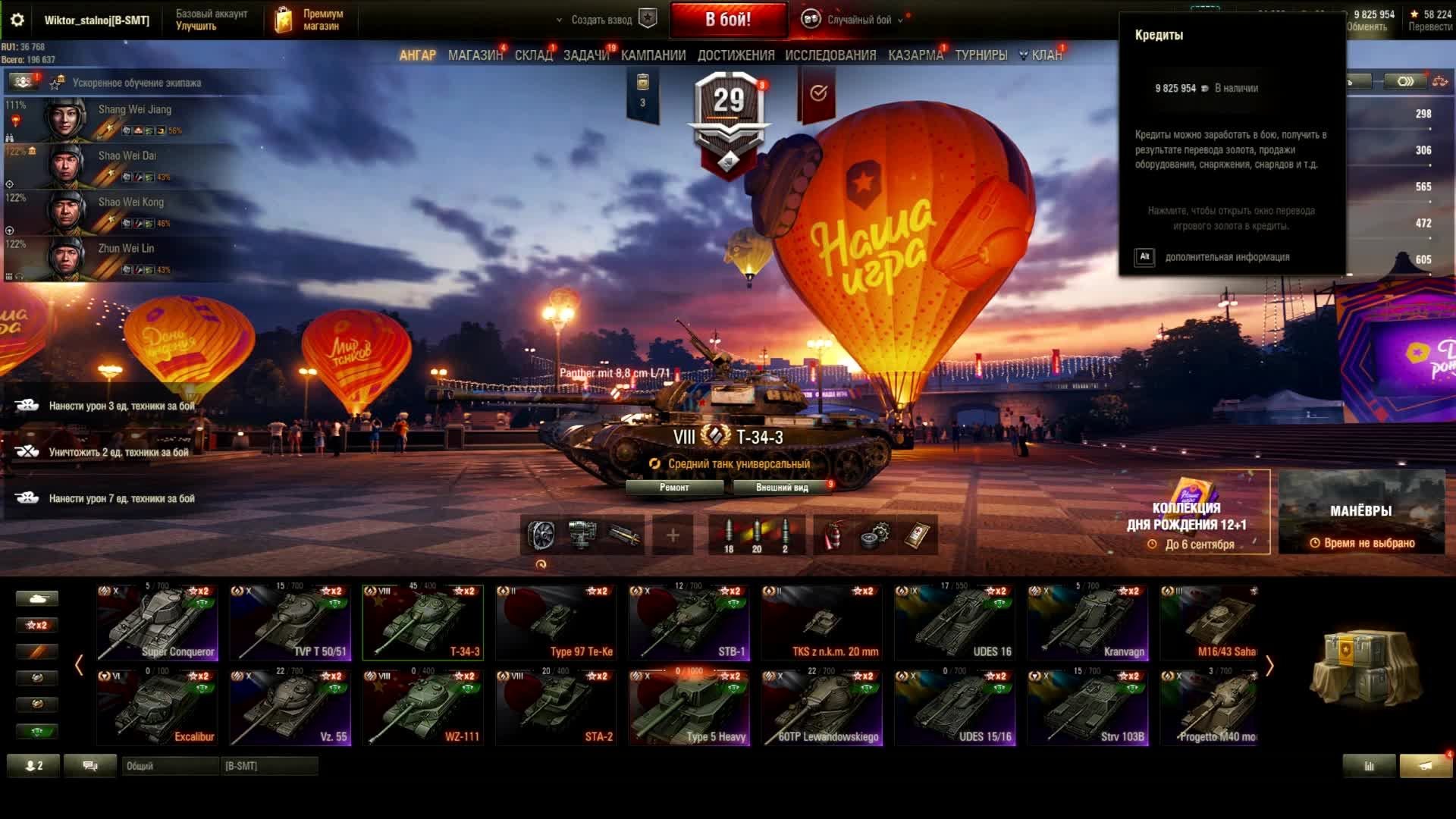Select the Kranvagn tank in carousel
Viewport: 1456px width, 819px height.
(1088, 622)
